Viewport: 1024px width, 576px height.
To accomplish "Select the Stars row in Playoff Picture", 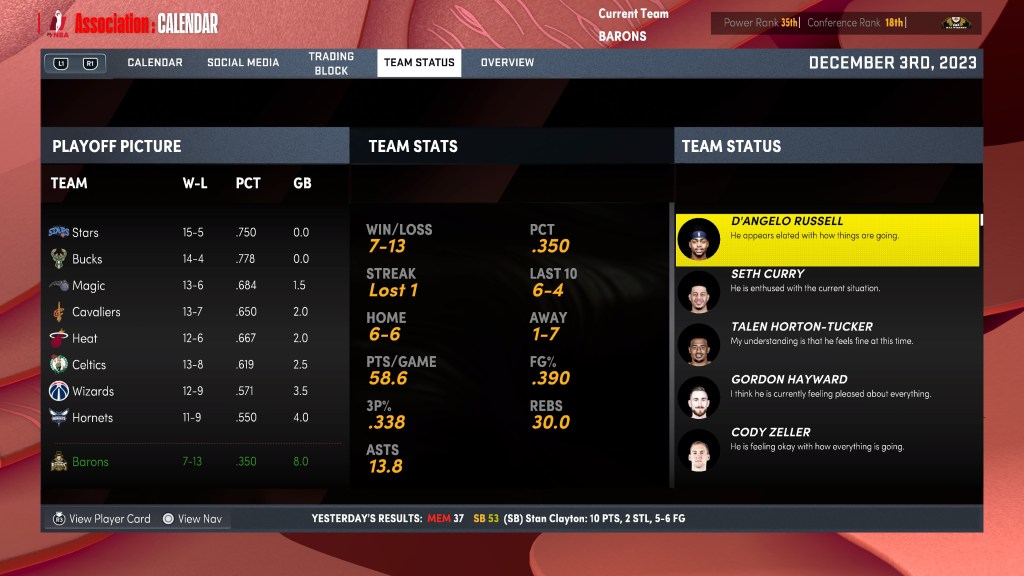I will (190, 232).
